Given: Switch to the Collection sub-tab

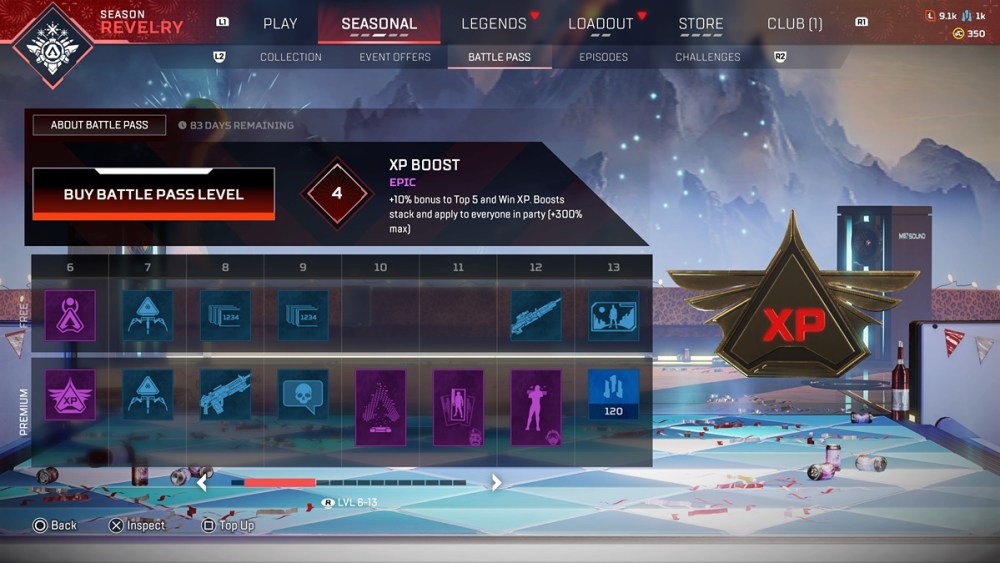Looking at the screenshot, I should [x=291, y=57].
